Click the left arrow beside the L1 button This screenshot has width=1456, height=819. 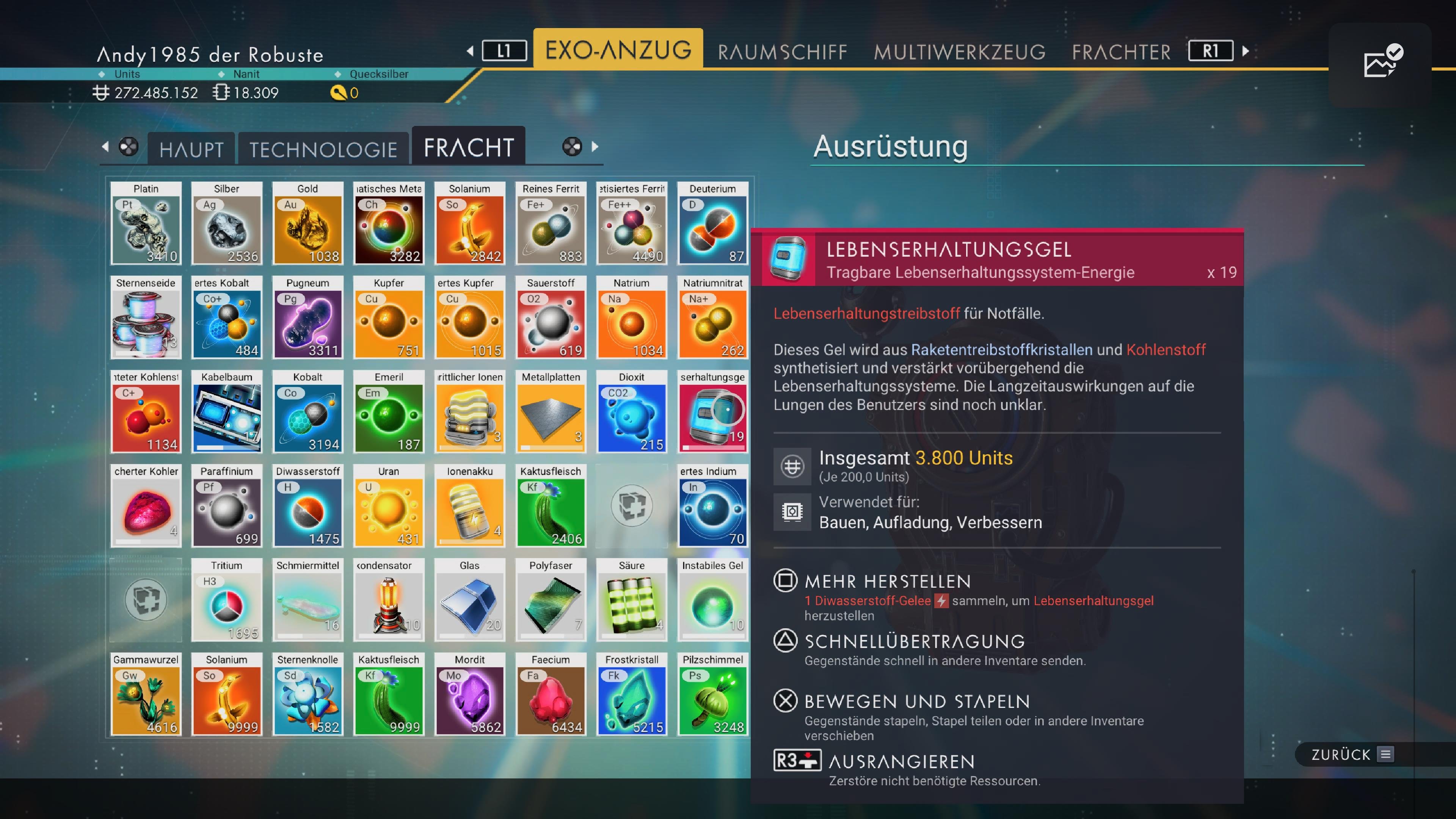(471, 51)
